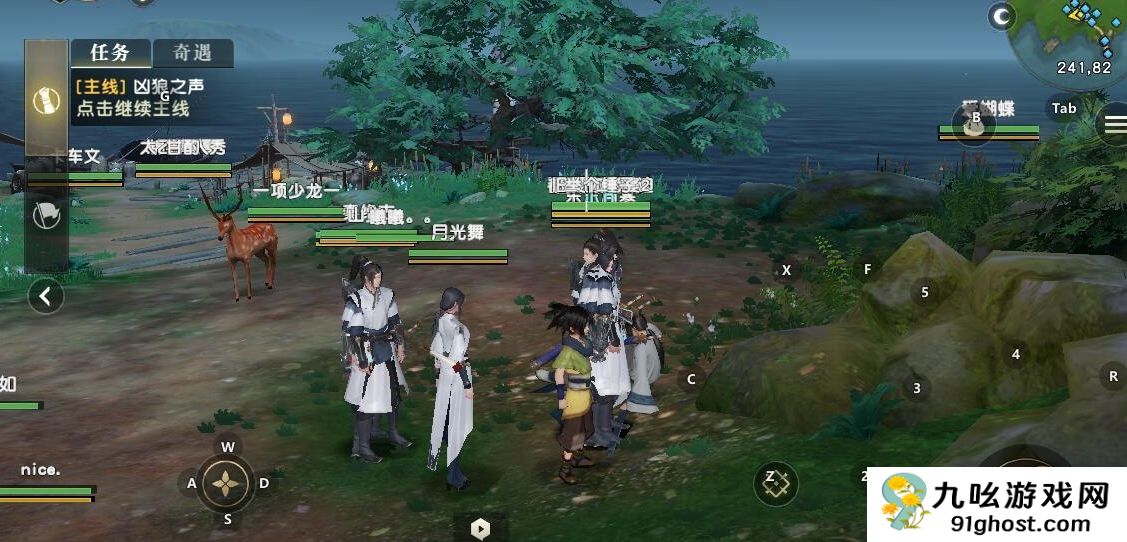
Task: Activate the diamond-shaped skill button
Action: point(777,485)
